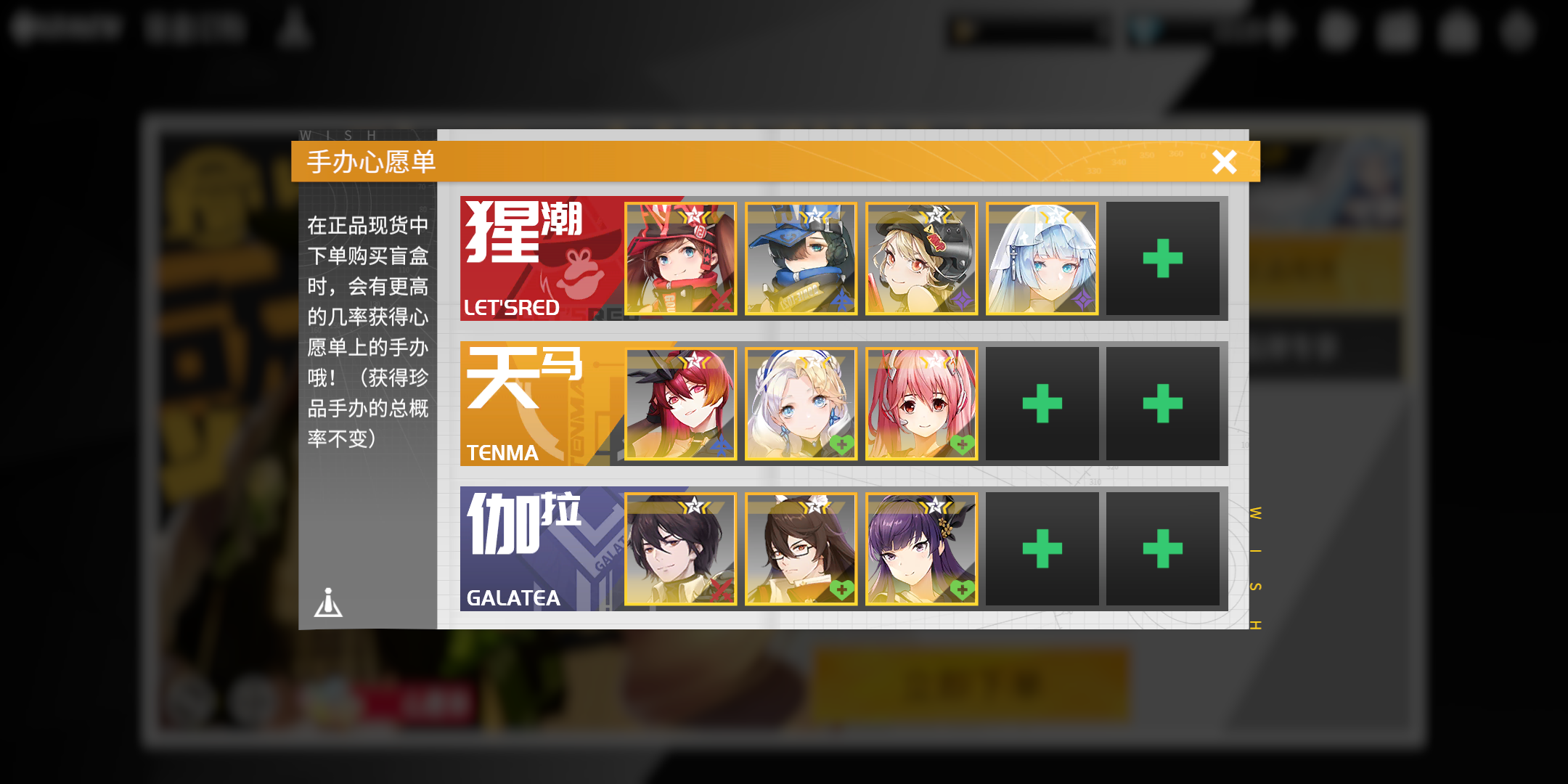1568x784 pixels.
Task: Select the GALATEA faction banner
Action: (537, 548)
